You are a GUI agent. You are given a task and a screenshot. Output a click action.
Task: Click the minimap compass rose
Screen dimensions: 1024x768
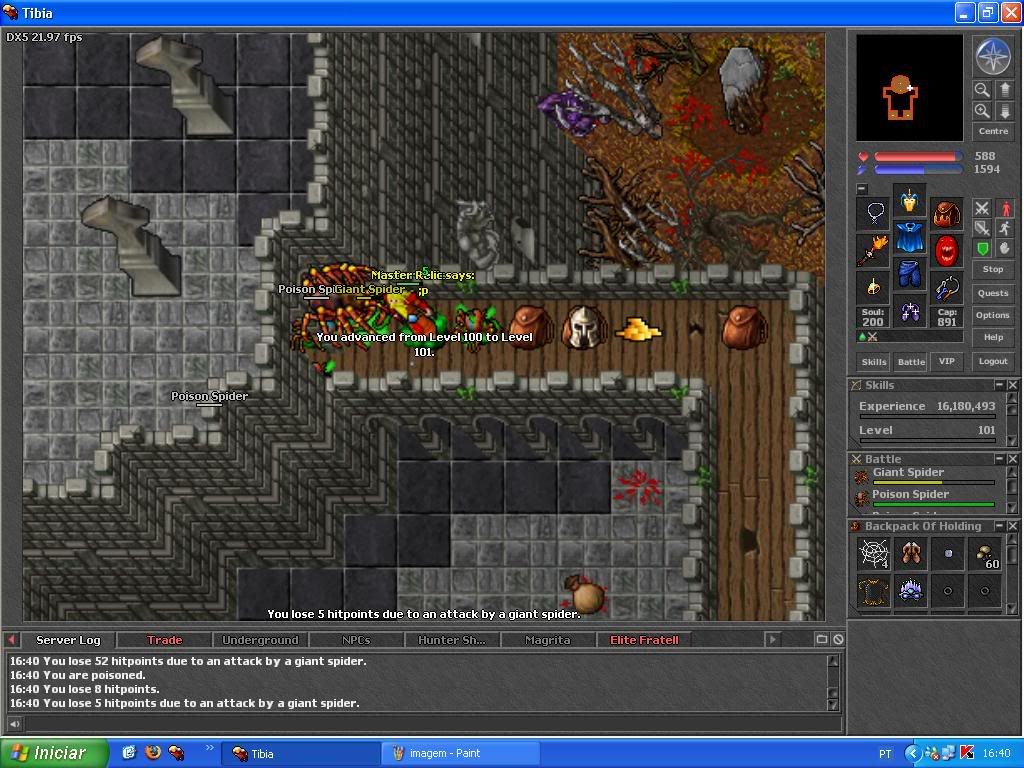pyautogui.click(x=992, y=56)
